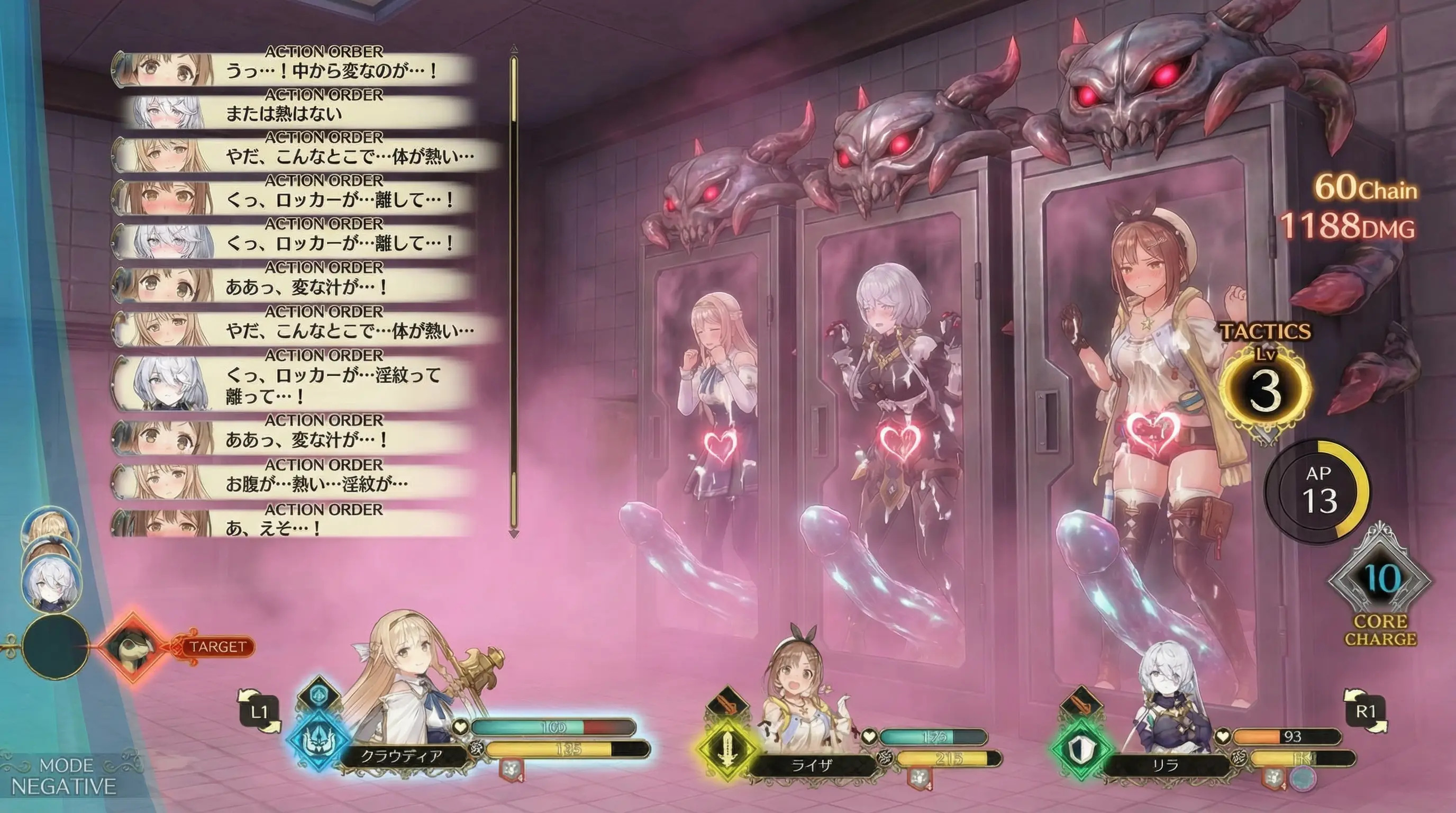
Task: Click Klaudia's blue role diamond icon
Action: click(318, 739)
